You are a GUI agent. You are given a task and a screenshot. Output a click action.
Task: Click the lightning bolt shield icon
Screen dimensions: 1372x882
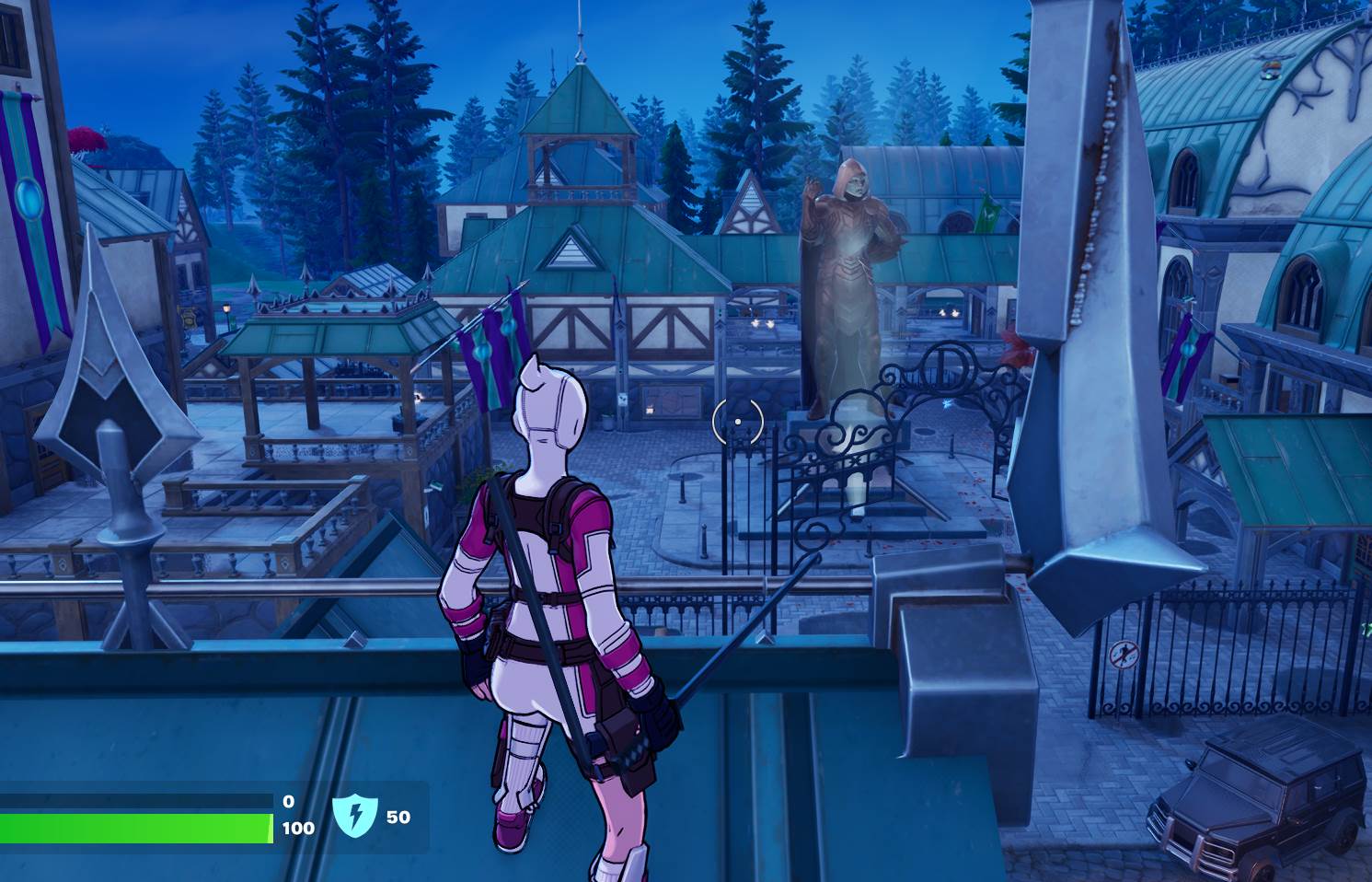354,817
